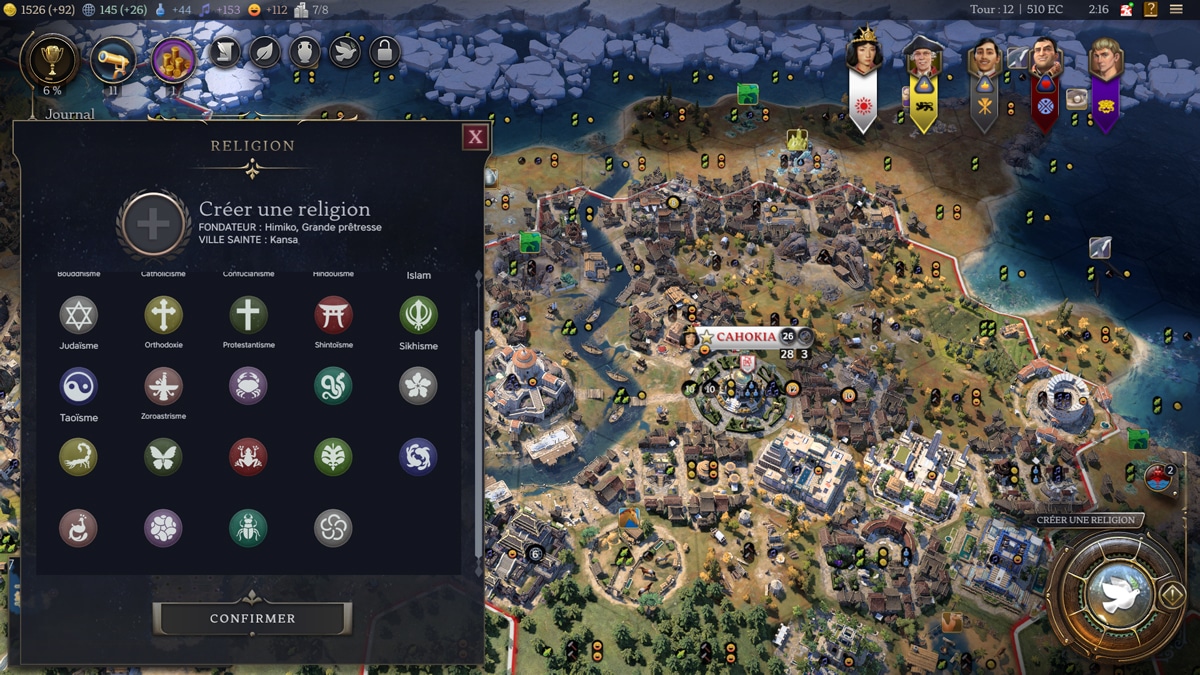Select the red frog religion symbol

click(x=248, y=457)
